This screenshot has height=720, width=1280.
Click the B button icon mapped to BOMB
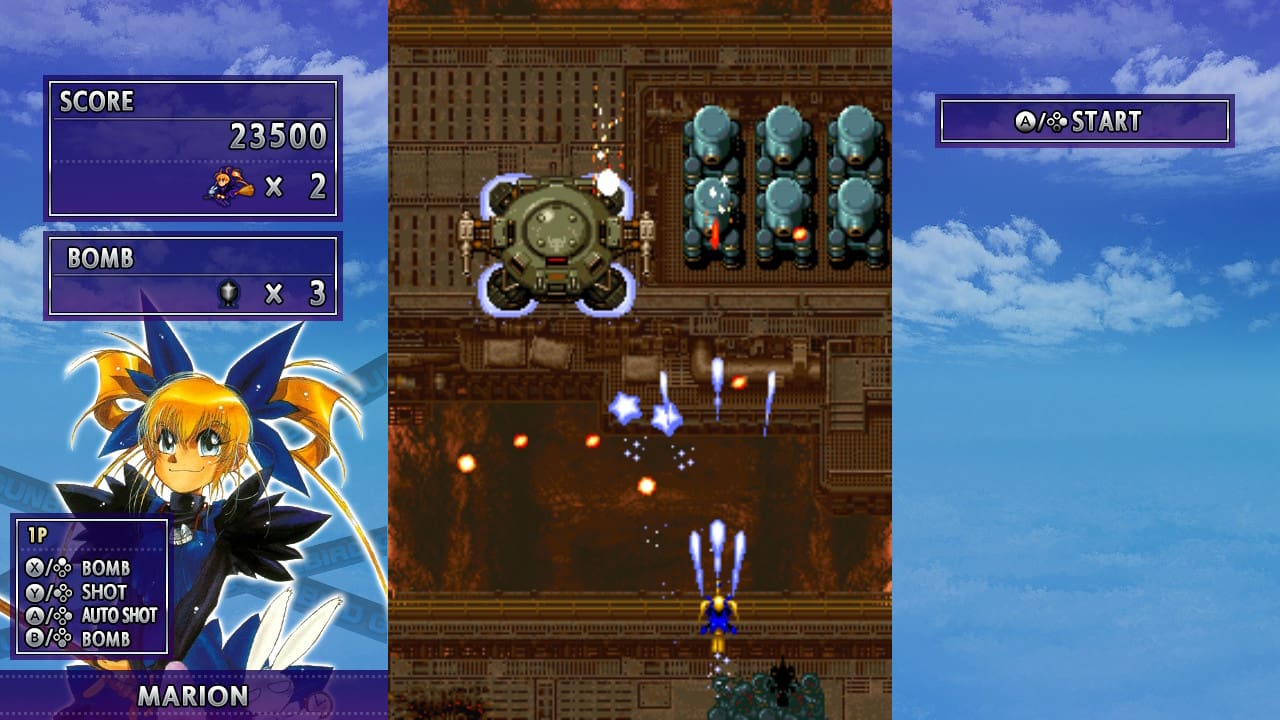(x=34, y=637)
